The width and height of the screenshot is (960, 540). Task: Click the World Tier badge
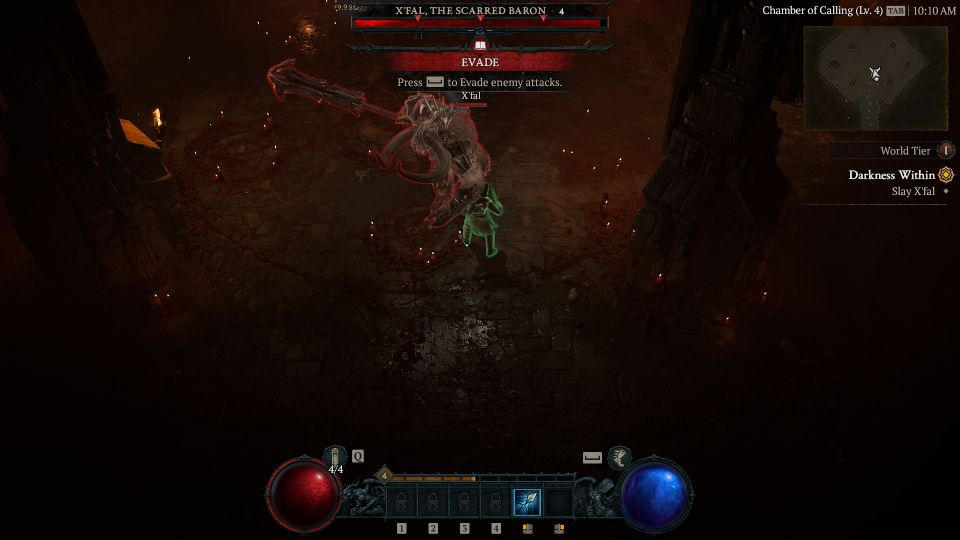(x=946, y=151)
